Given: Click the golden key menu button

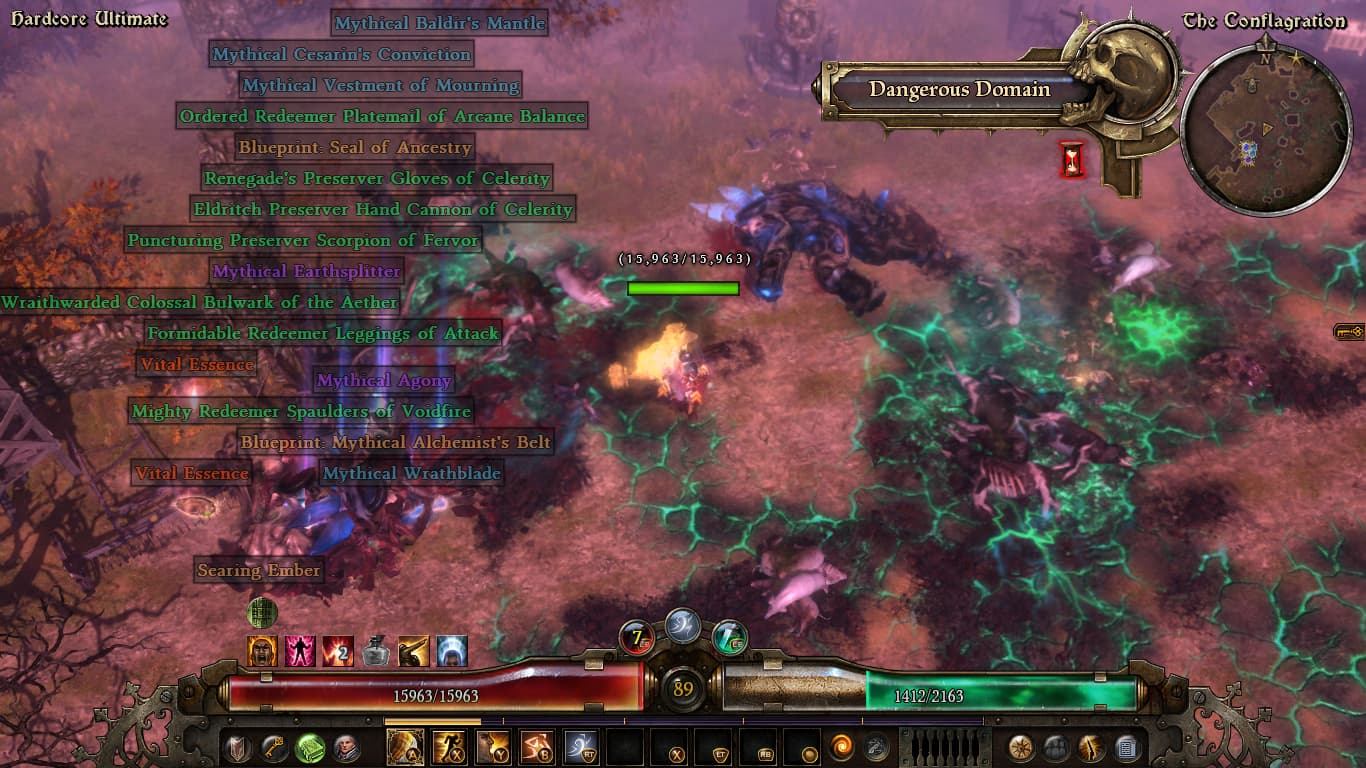Looking at the screenshot, I should click(274, 748).
